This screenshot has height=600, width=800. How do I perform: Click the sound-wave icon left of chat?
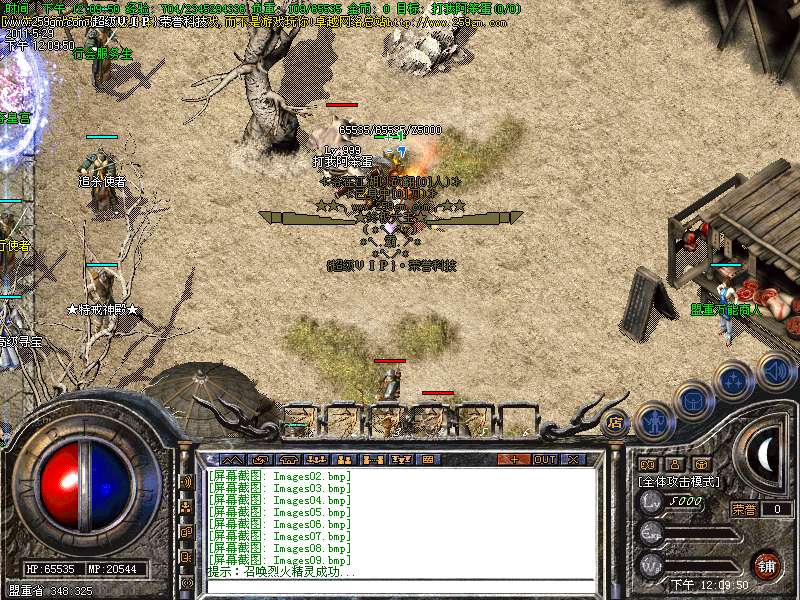click(186, 482)
